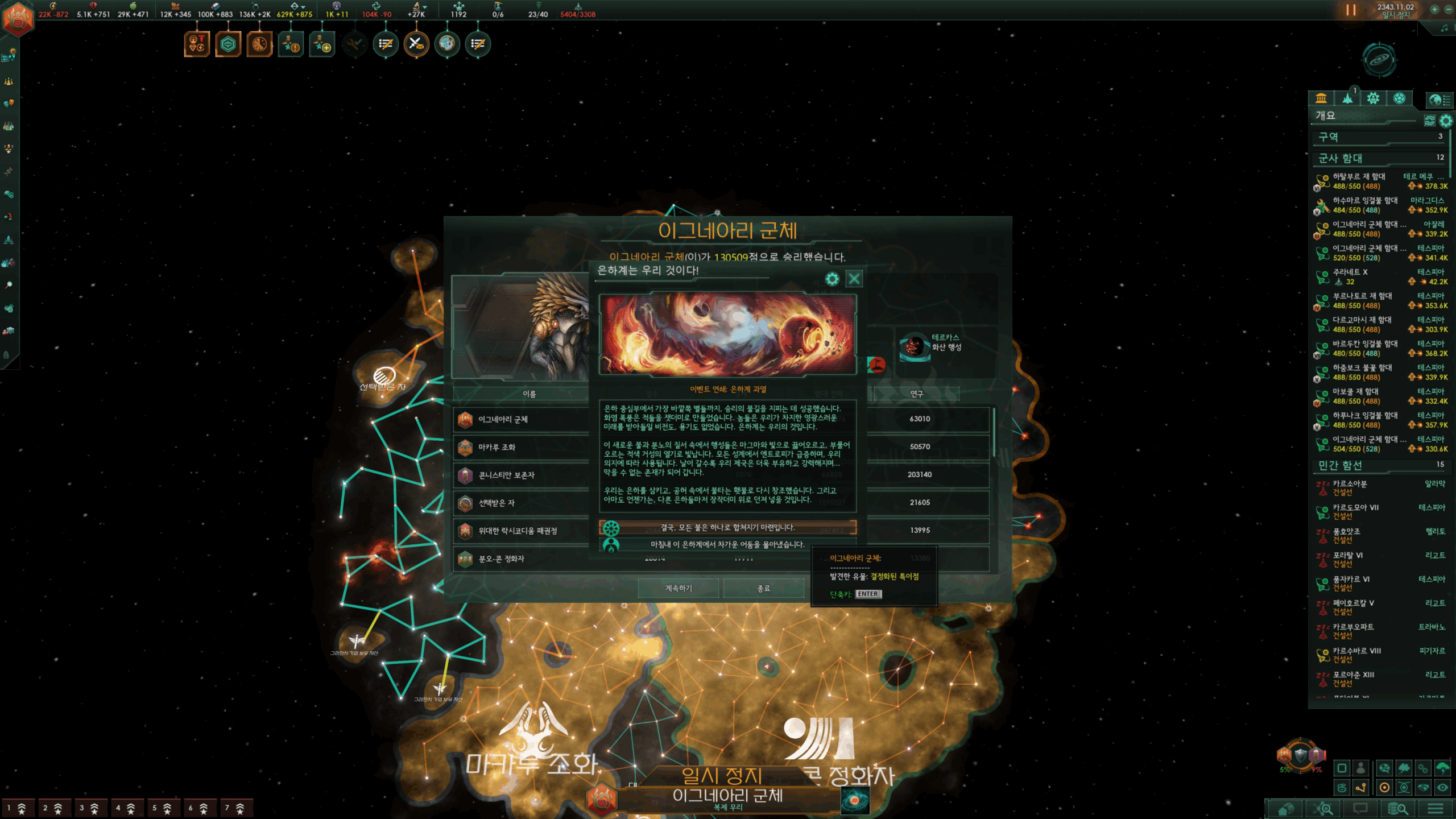
Task: Select the 마카루 조화 empire row
Action: coord(520,448)
